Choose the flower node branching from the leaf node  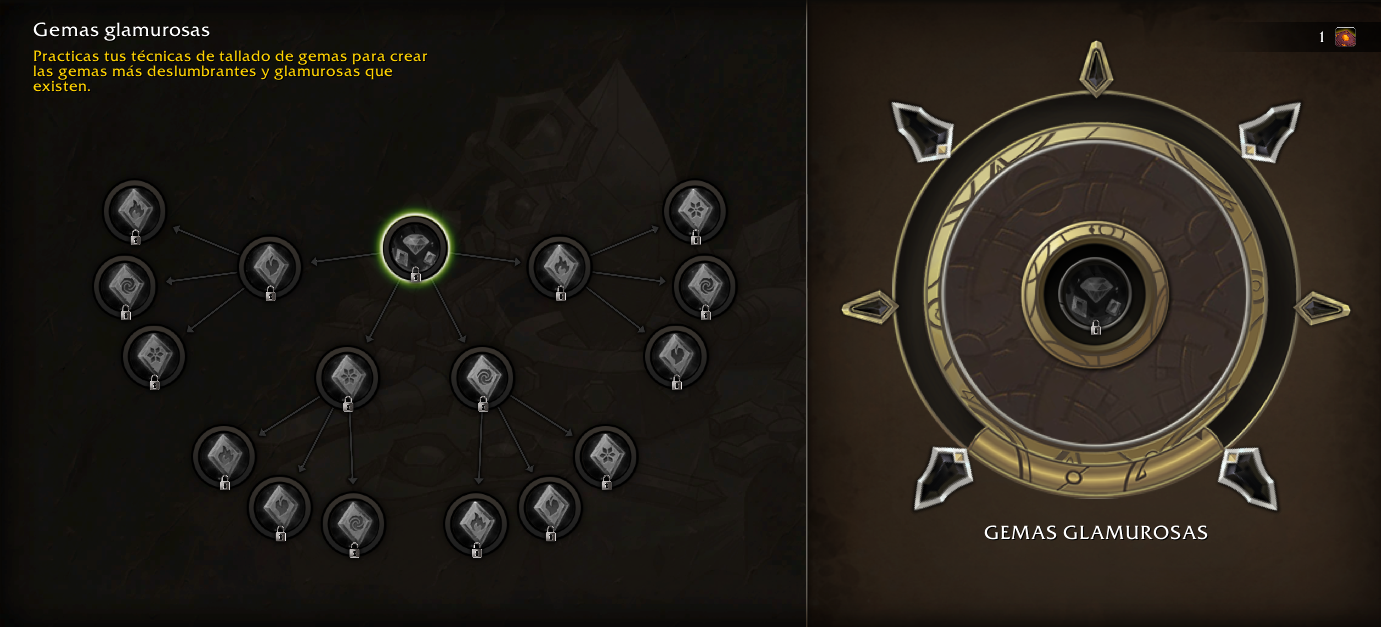coord(154,357)
